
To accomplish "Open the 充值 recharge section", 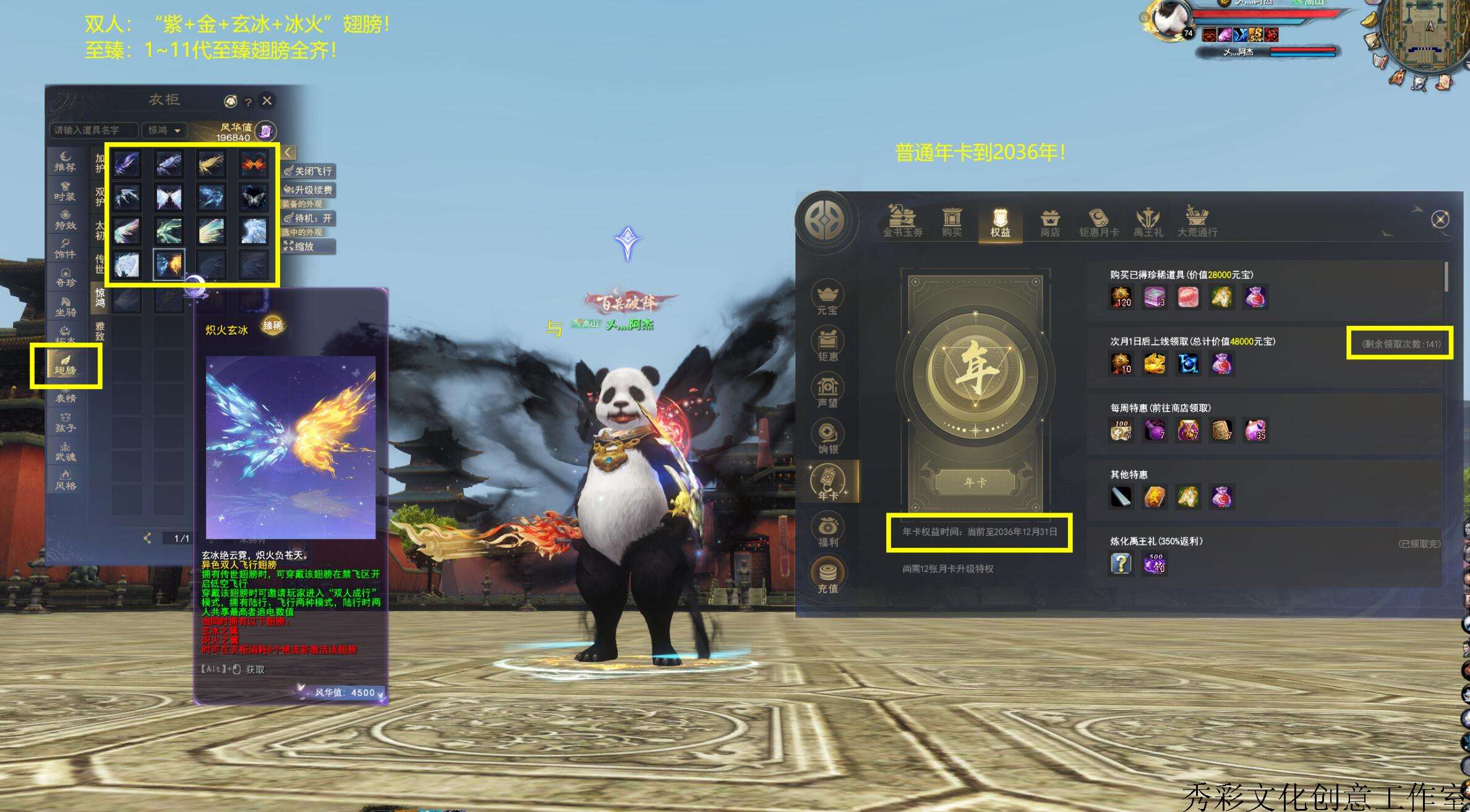I will [827, 576].
